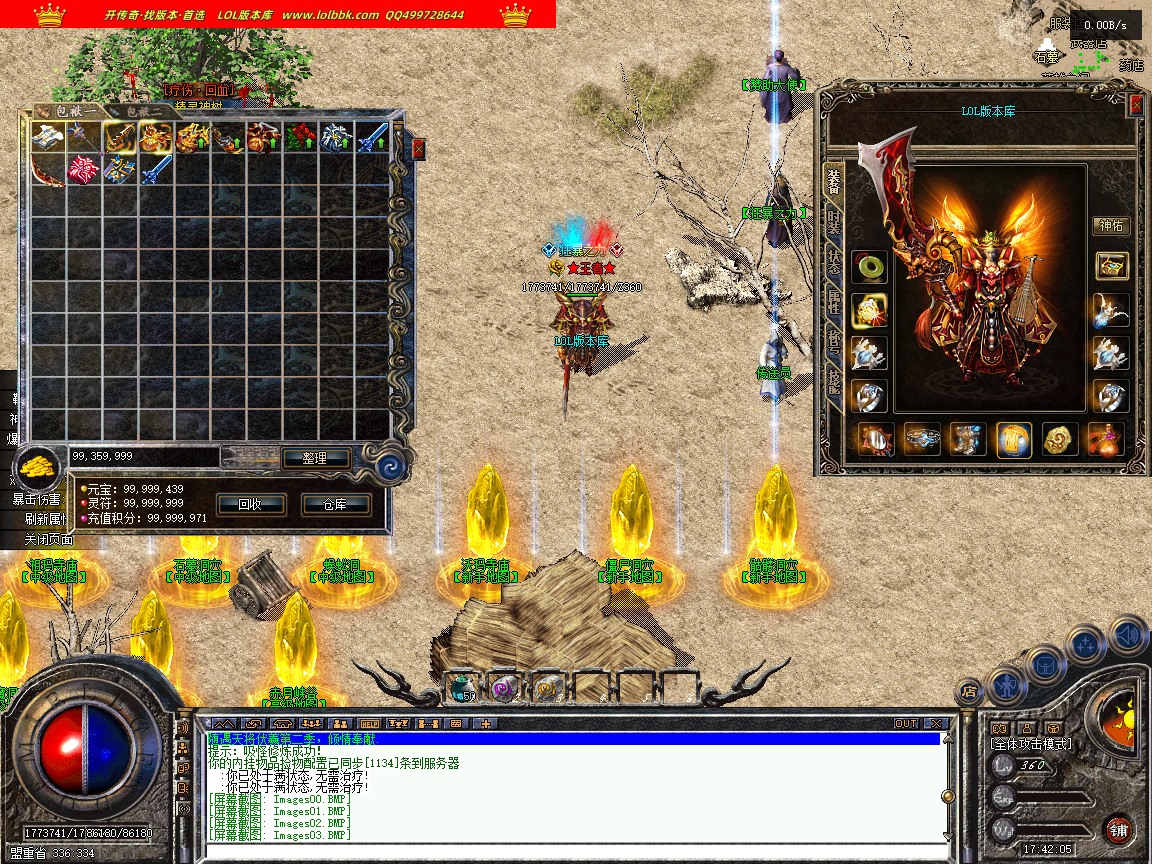Image resolution: width=1152 pixels, height=864 pixels.
Task: Show the 属性 attributes tab
Action: click(833, 302)
